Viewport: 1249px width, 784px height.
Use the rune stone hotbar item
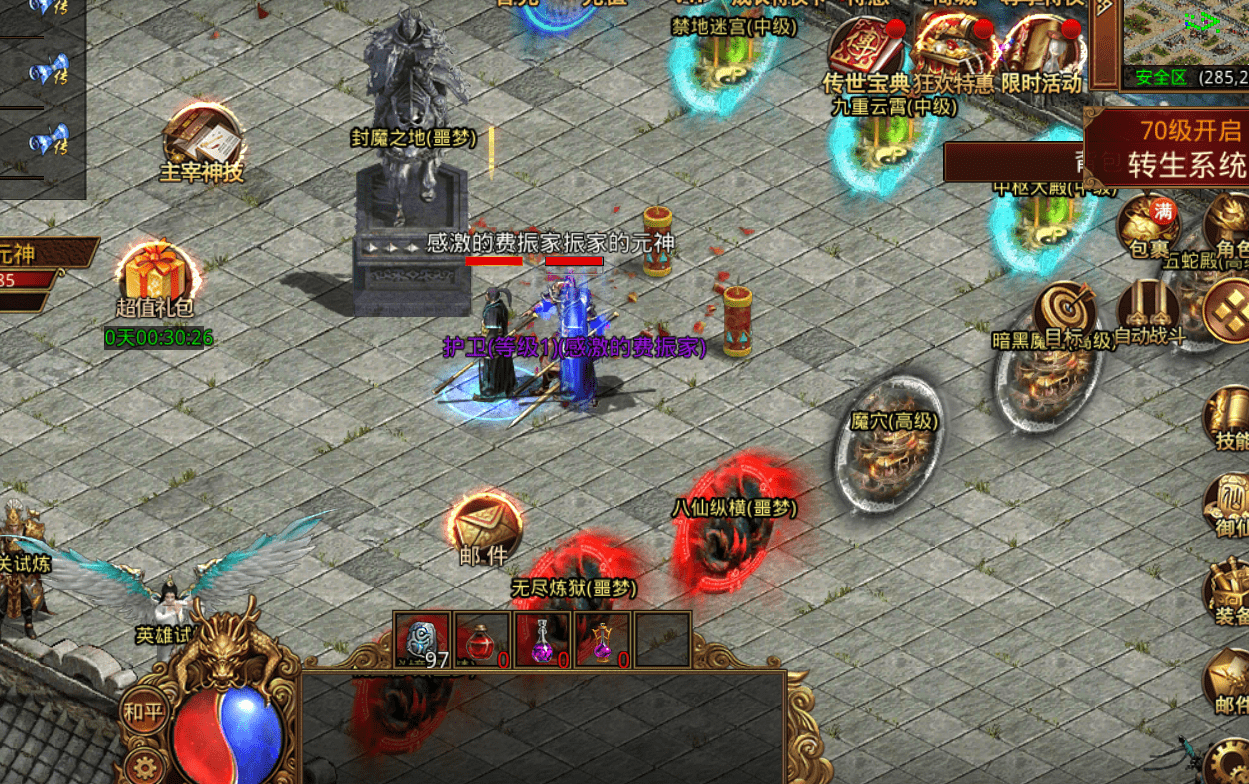point(423,639)
